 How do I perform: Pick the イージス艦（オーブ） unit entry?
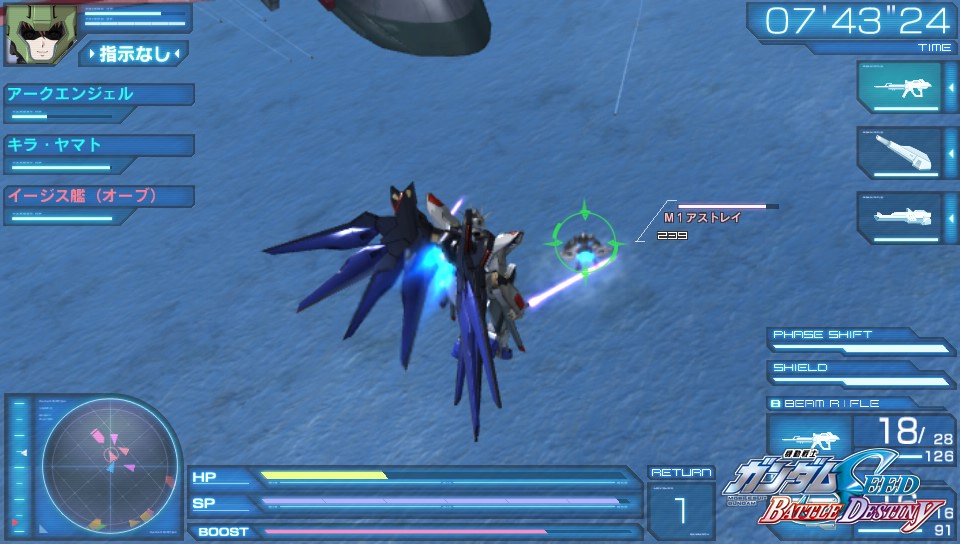(x=98, y=196)
